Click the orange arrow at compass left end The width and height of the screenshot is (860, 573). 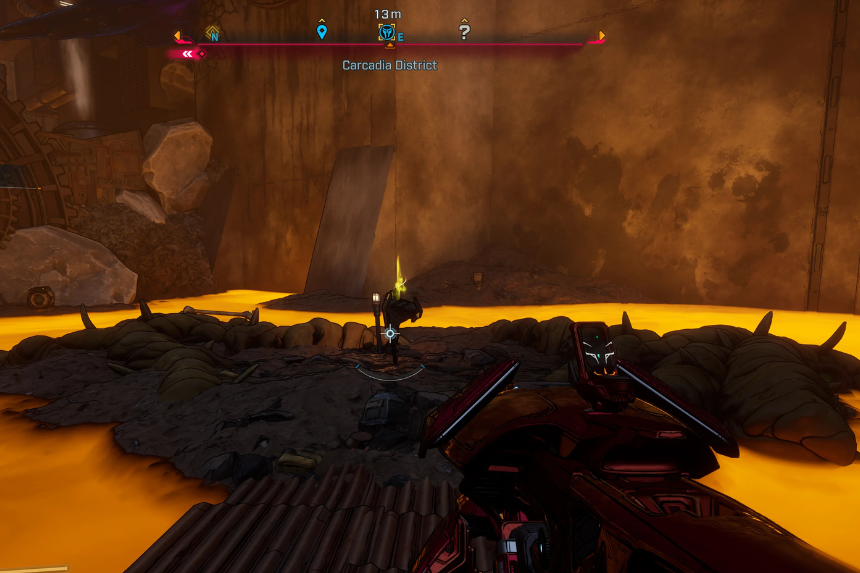click(178, 36)
